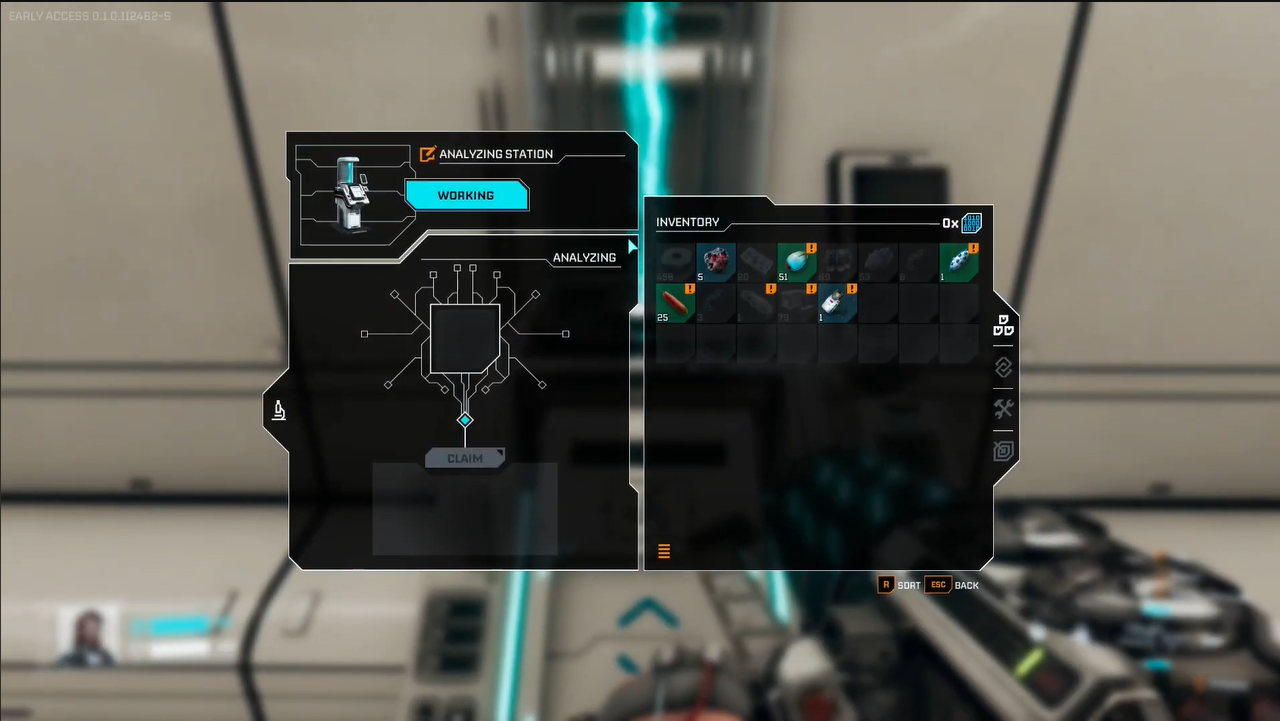The height and width of the screenshot is (721, 1280).
Task: Choose the red sausage-shaped item stack
Action: click(676, 303)
